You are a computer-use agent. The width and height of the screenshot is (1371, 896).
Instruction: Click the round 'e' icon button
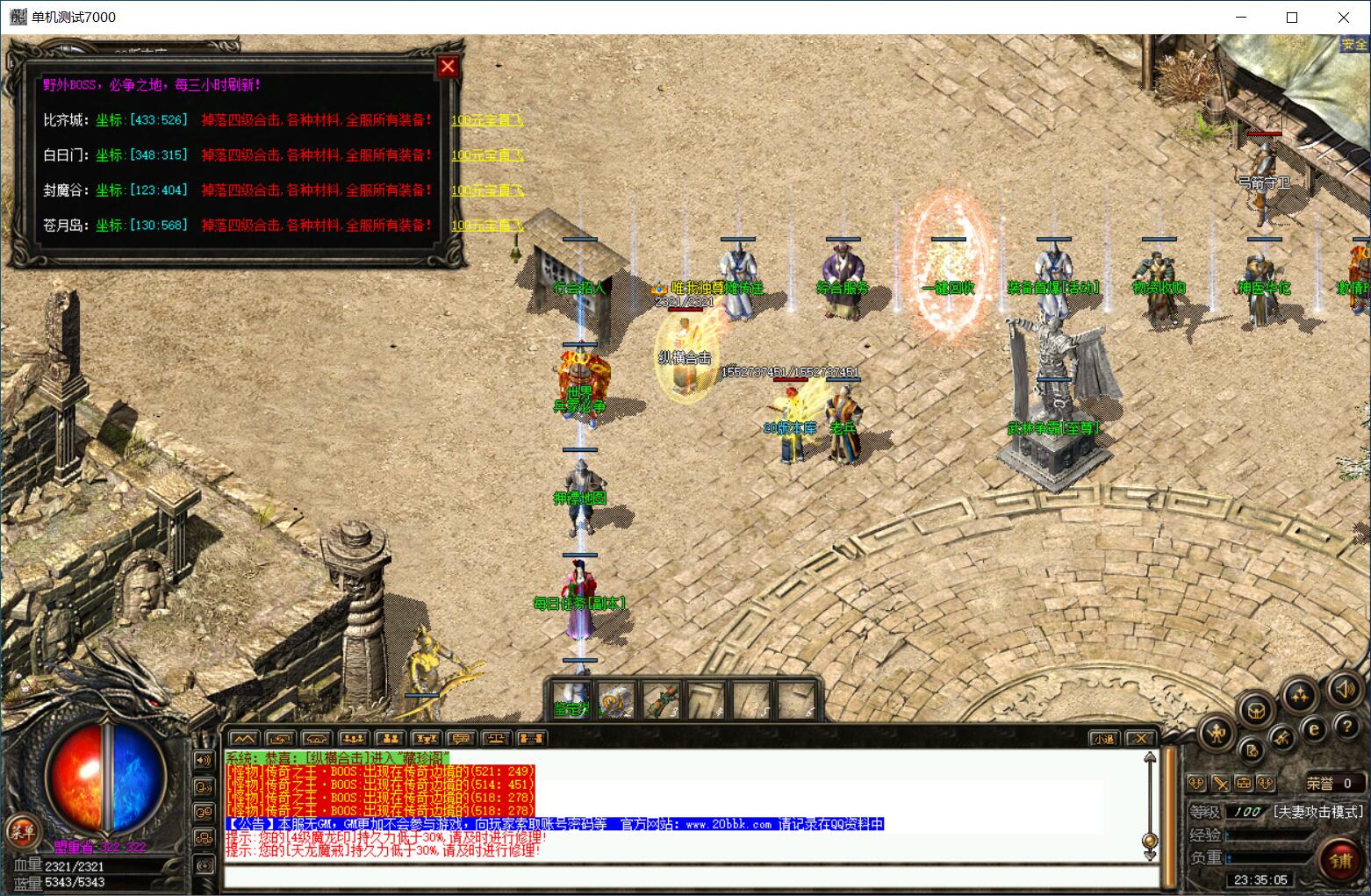coord(1314,728)
